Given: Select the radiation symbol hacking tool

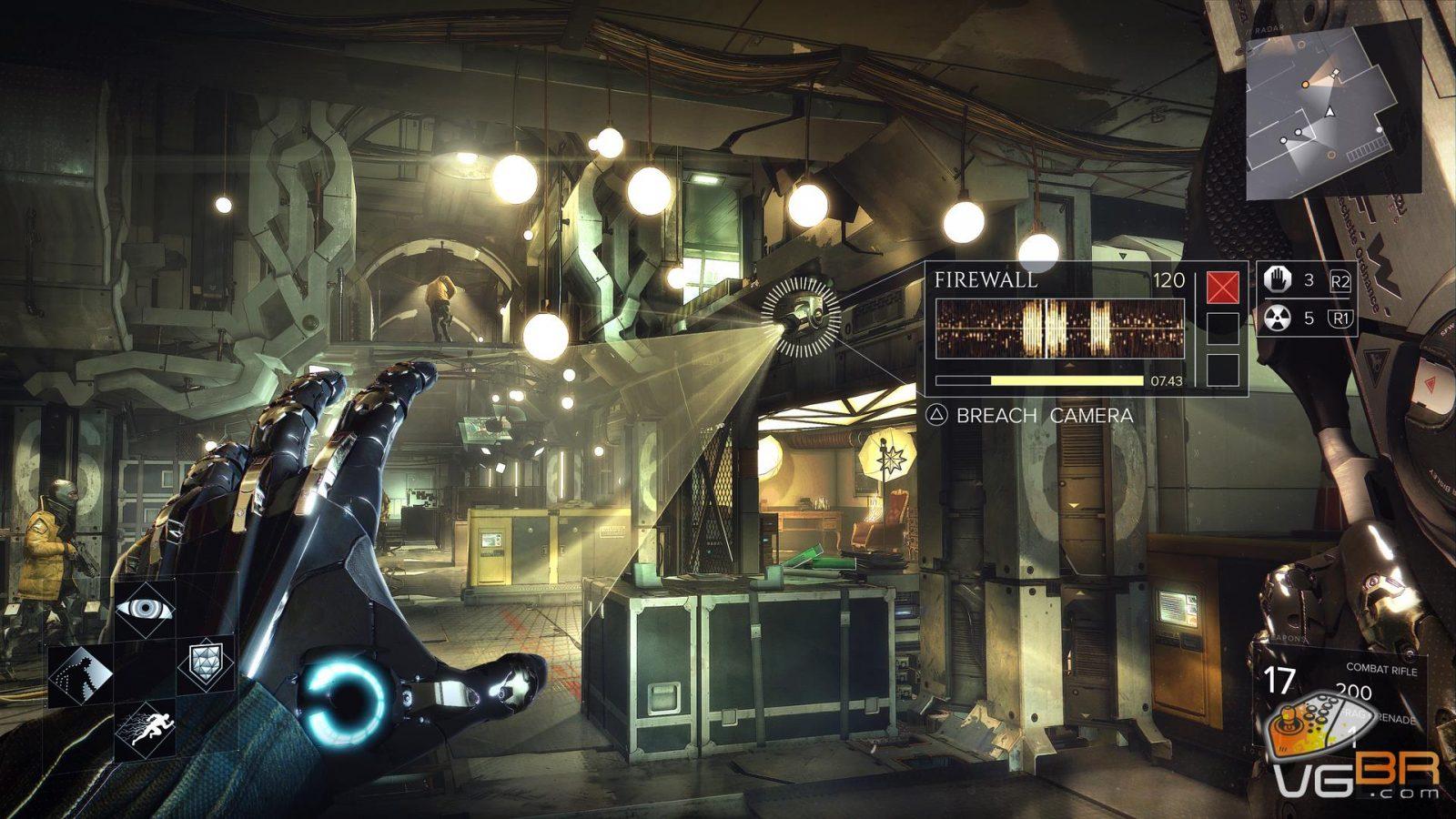Looking at the screenshot, I should [1279, 318].
